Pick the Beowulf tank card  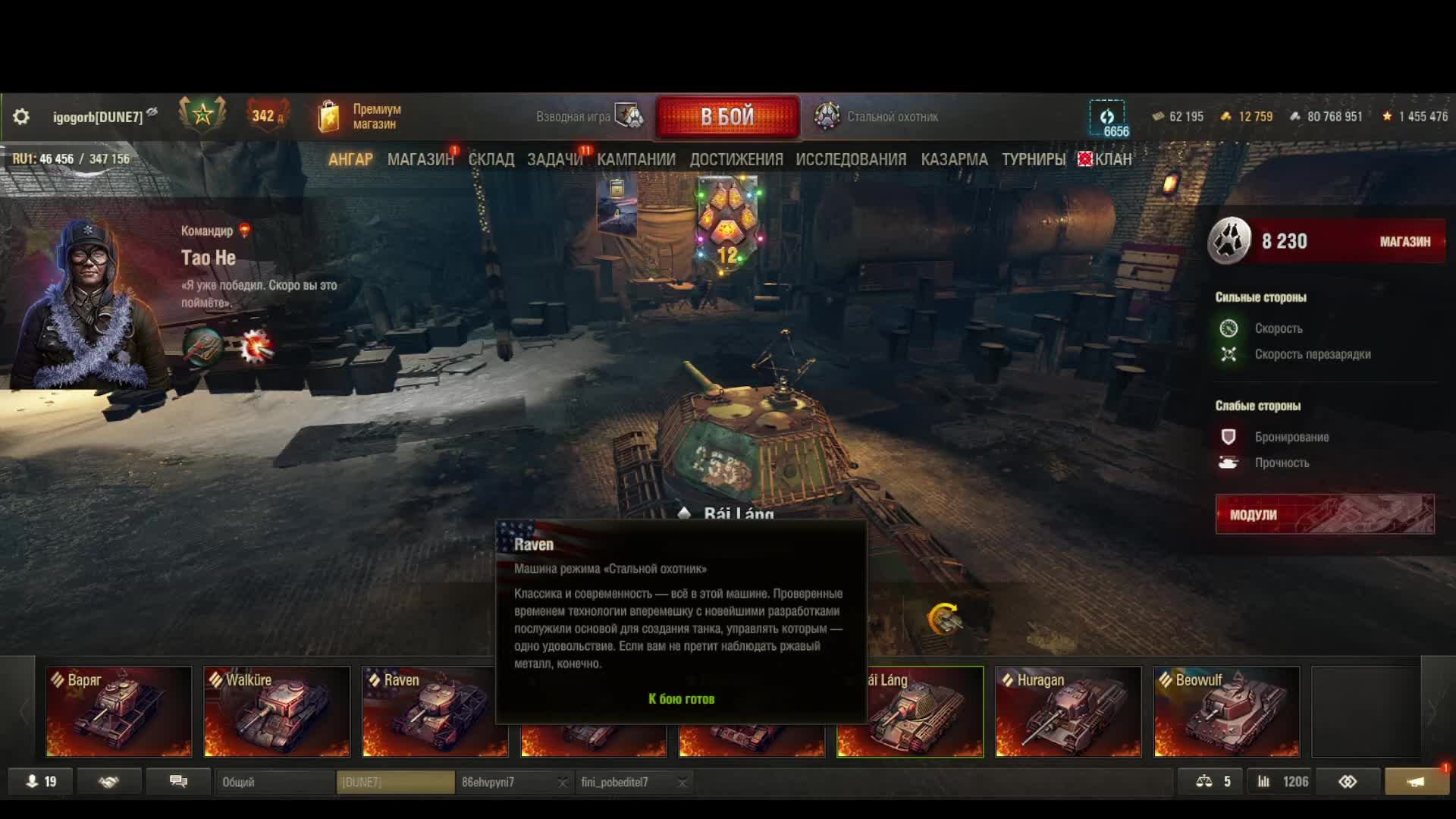[1226, 712]
